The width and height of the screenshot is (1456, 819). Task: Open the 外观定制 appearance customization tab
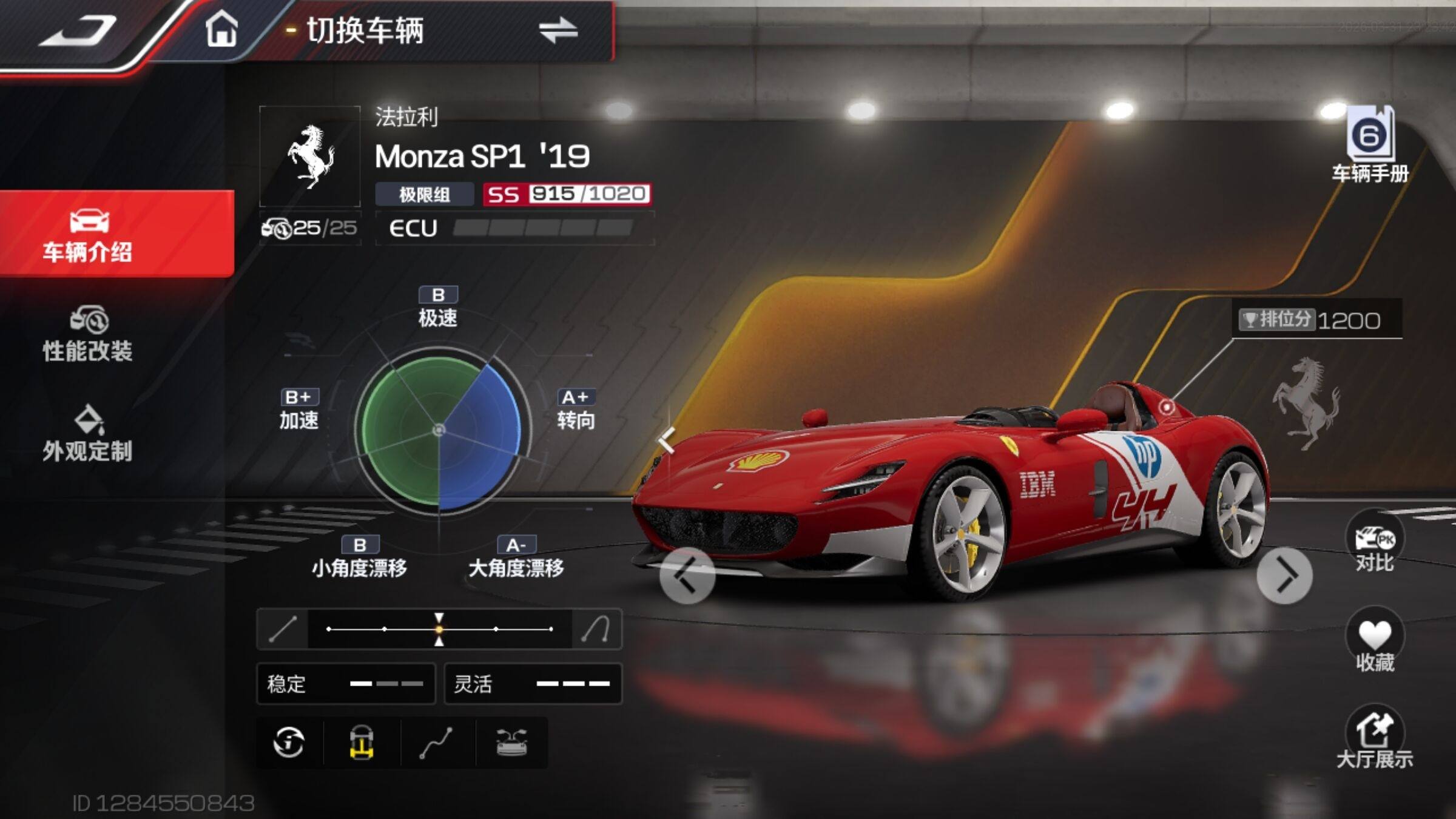[88, 434]
